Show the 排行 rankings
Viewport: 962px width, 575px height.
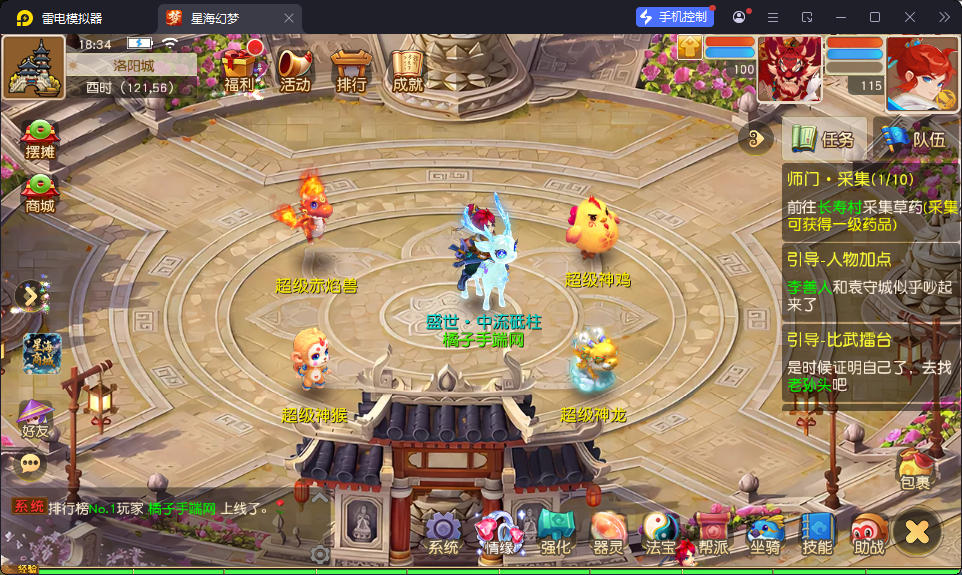tap(351, 68)
